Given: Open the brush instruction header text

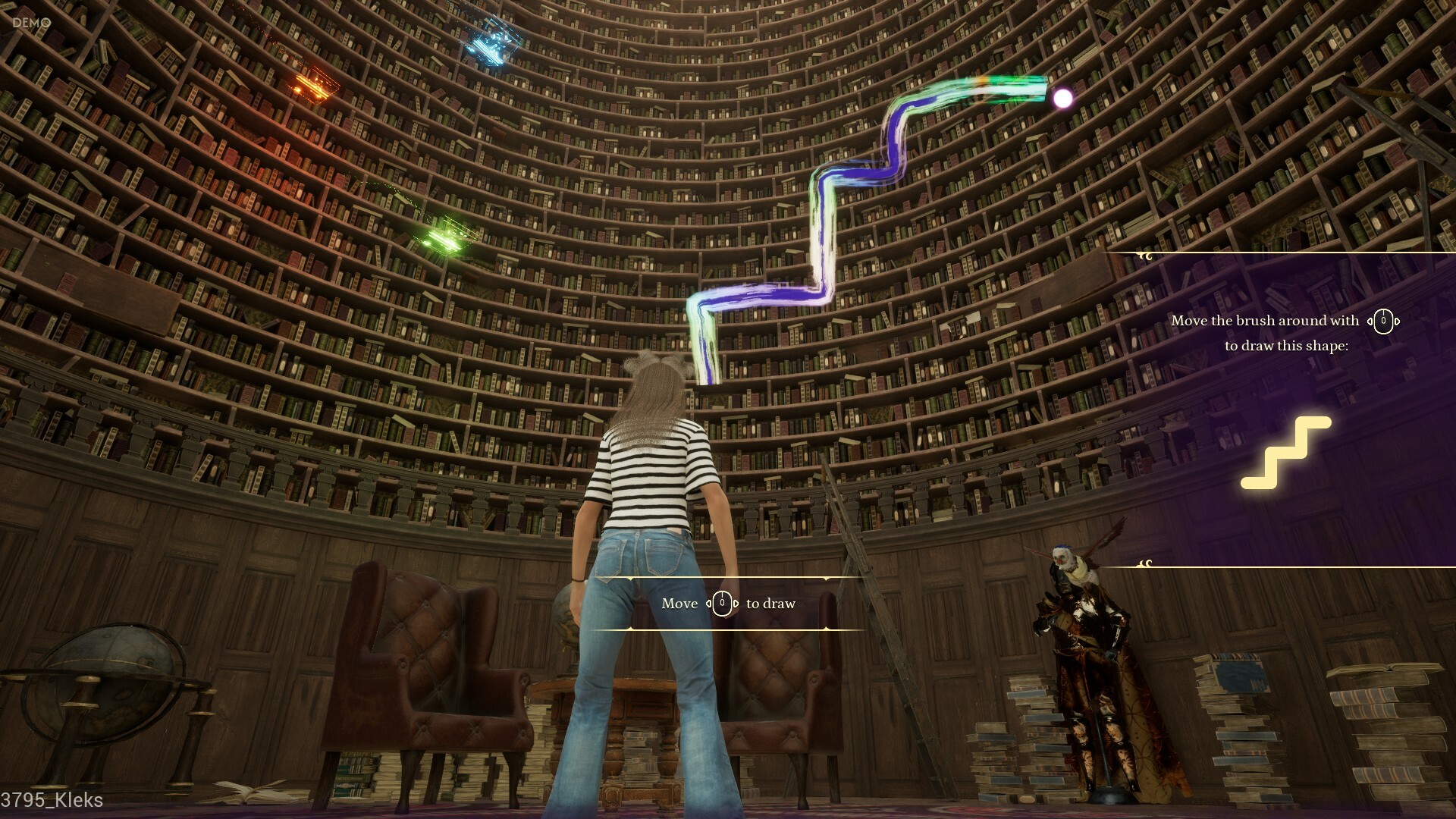Looking at the screenshot, I should point(1265,320).
